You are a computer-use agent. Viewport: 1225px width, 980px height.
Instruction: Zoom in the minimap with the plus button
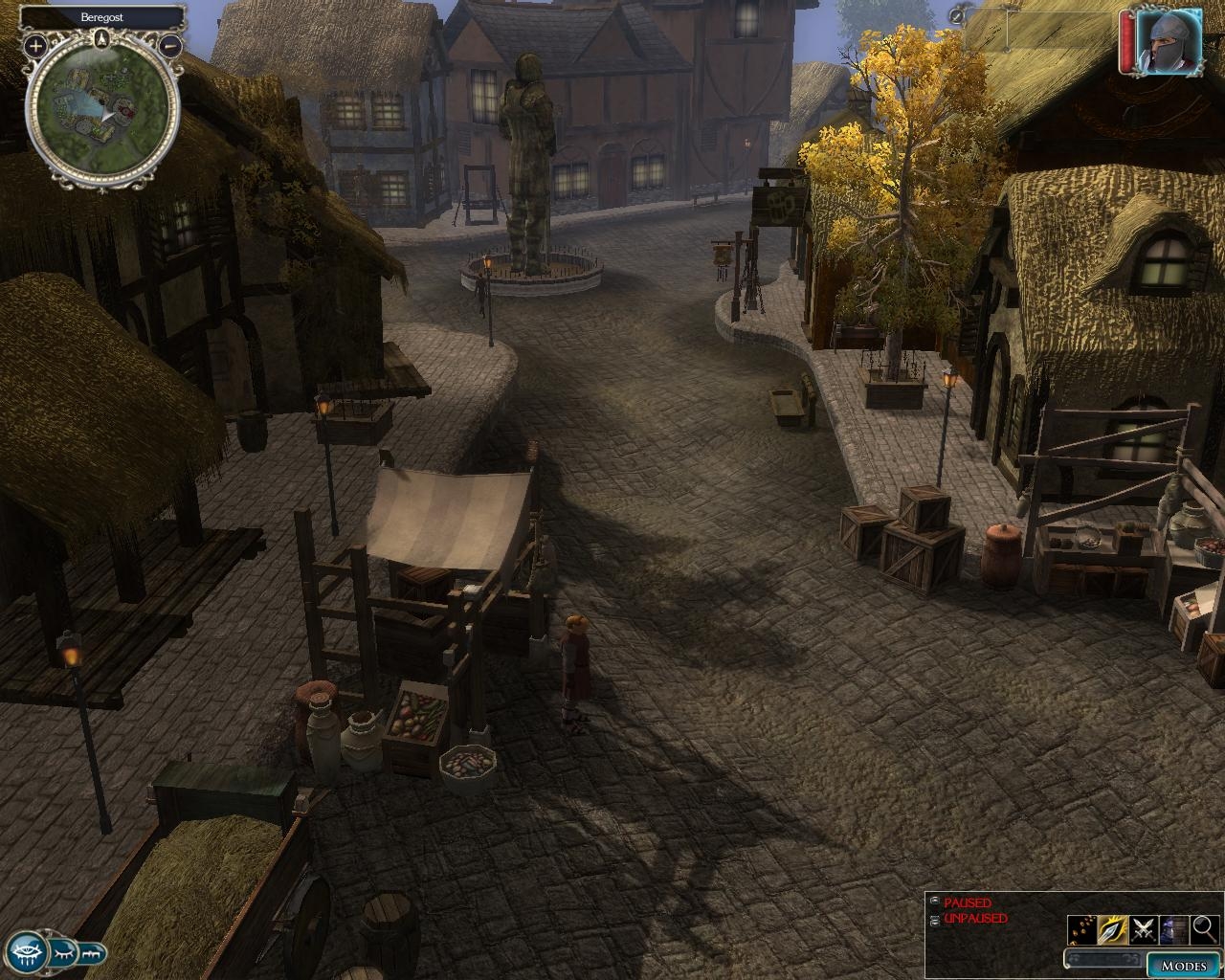pos(35,44)
